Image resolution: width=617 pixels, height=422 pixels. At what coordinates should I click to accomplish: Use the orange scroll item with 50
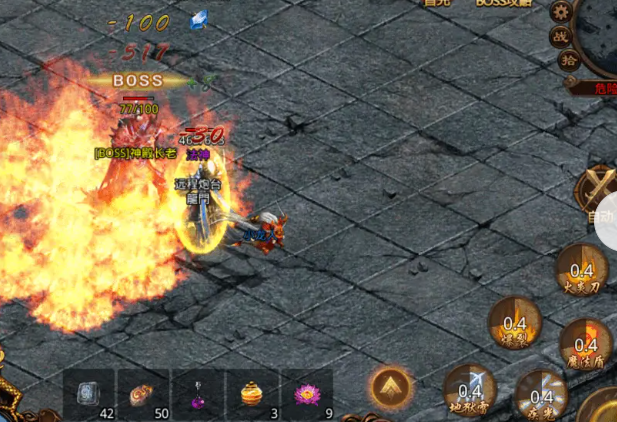(143, 395)
